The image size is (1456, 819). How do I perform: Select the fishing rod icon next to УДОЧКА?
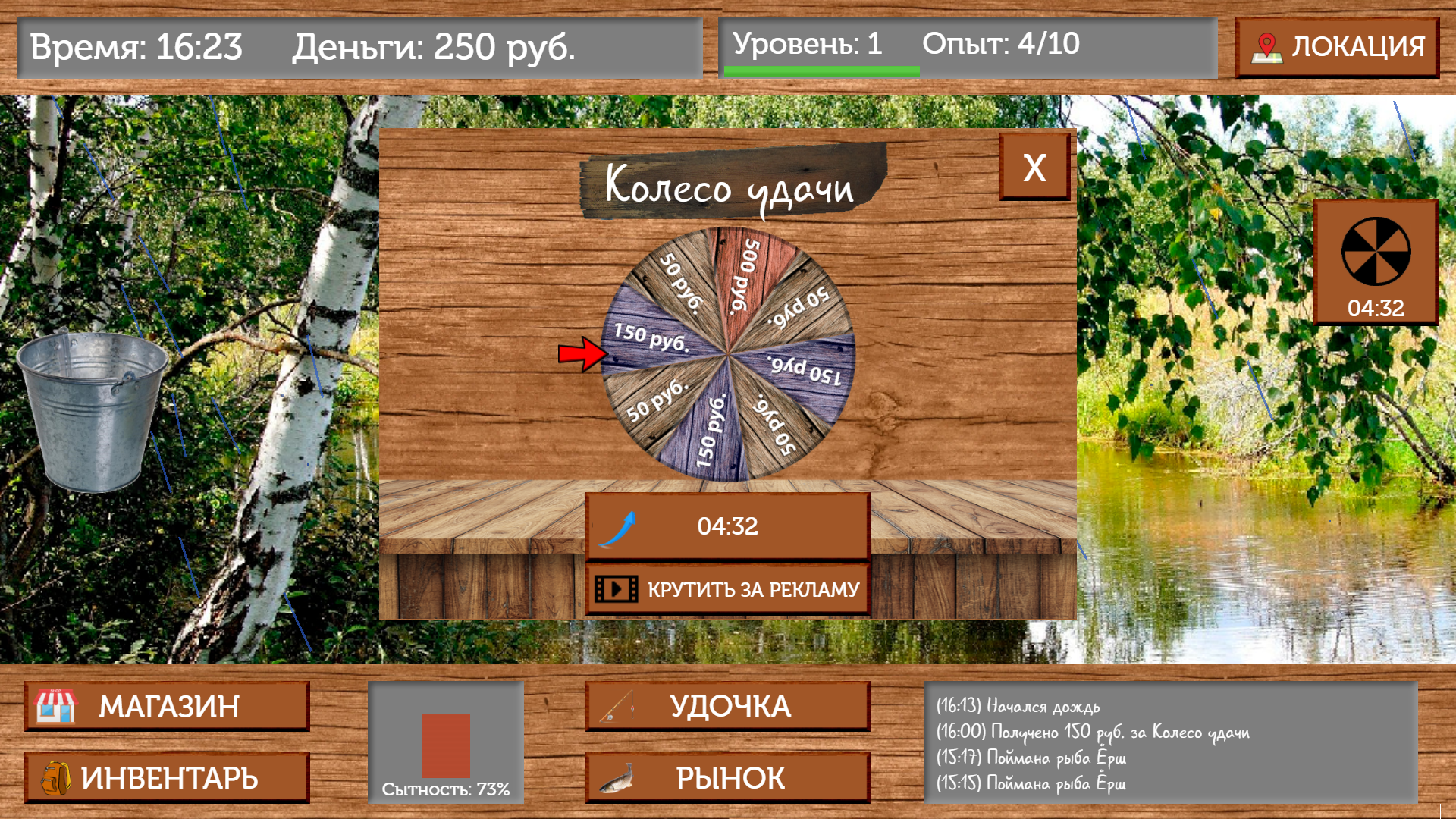point(616,705)
